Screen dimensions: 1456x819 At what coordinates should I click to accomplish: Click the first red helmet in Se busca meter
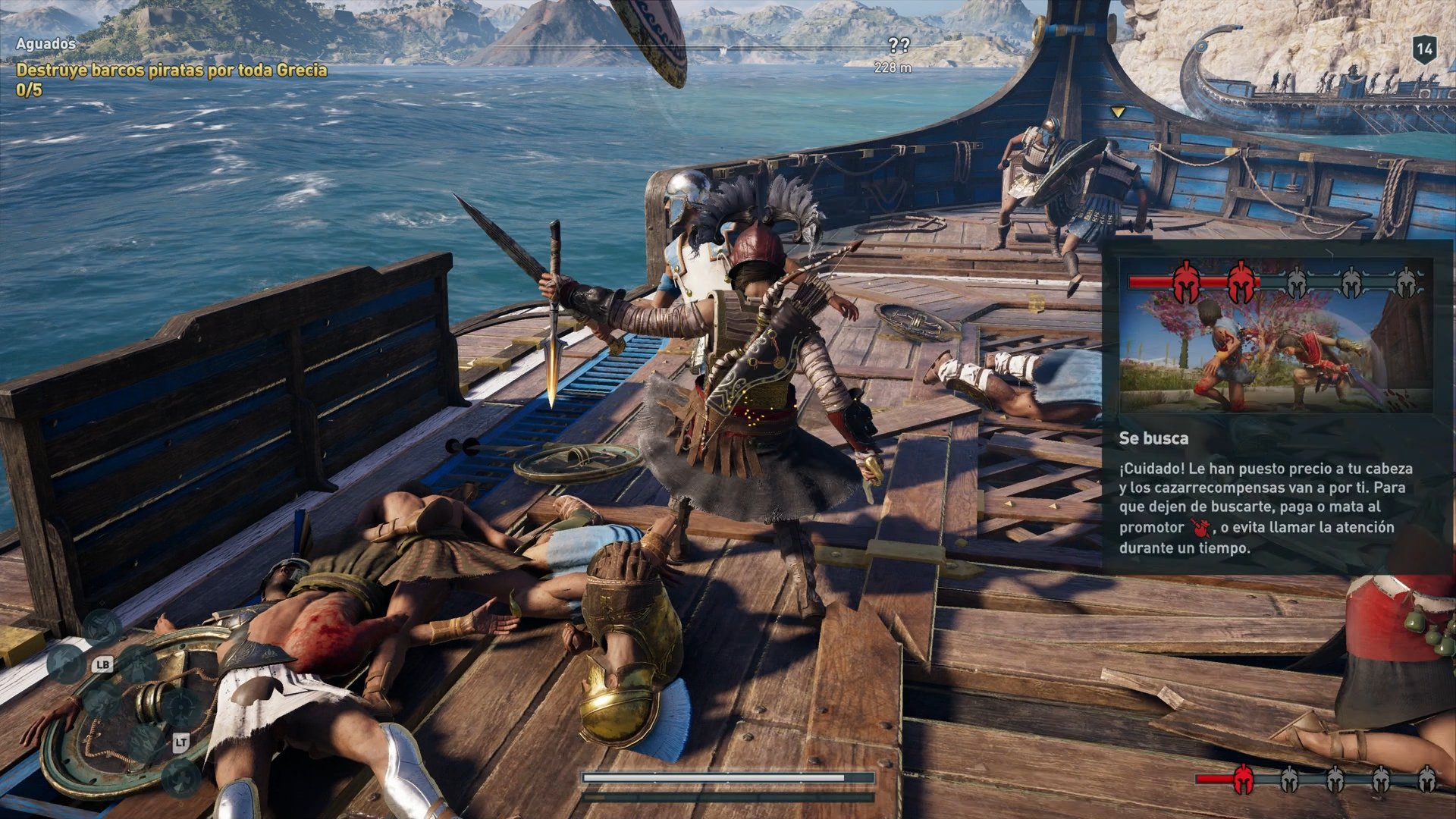1186,283
